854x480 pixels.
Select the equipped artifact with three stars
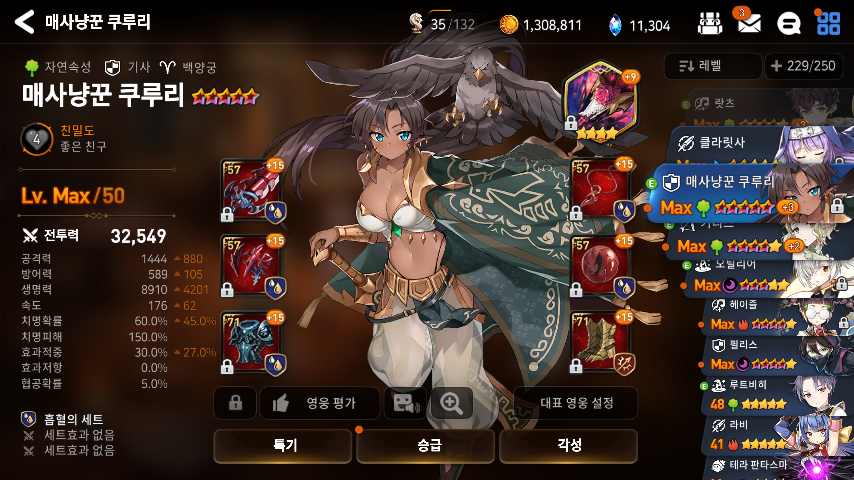point(599,103)
